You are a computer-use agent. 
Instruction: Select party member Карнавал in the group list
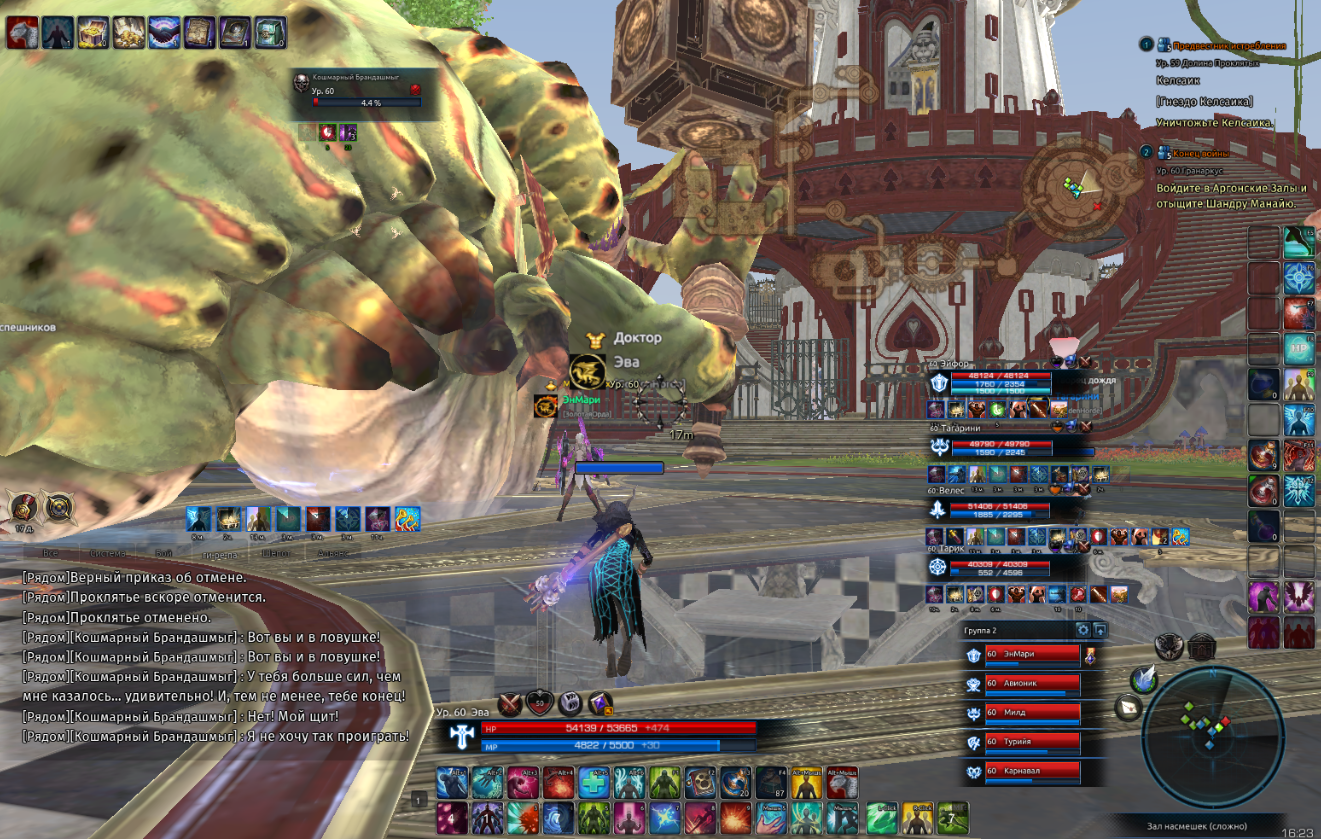pyautogui.click(x=1030, y=771)
